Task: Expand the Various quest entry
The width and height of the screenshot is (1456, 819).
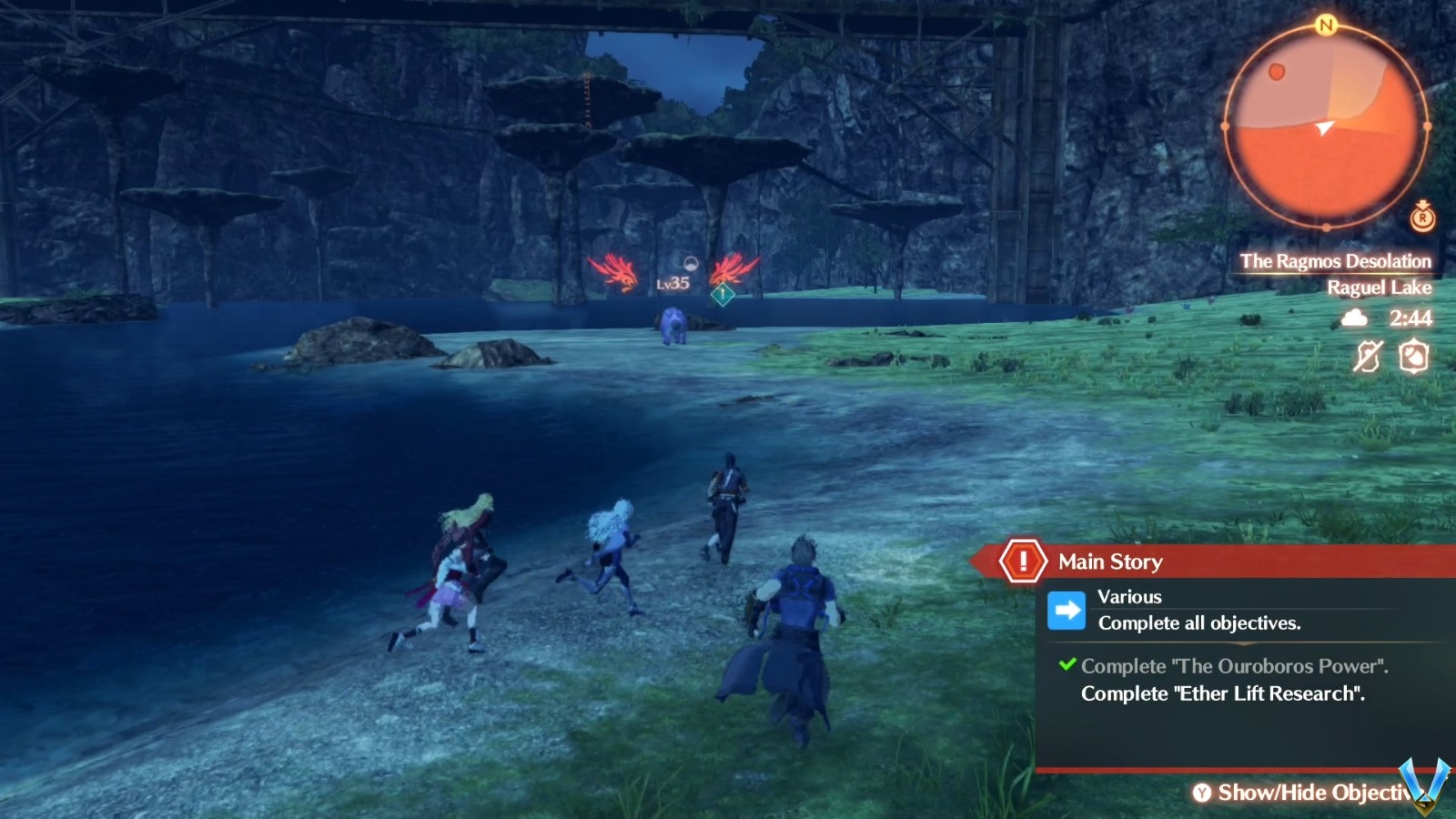Action: [1129, 597]
